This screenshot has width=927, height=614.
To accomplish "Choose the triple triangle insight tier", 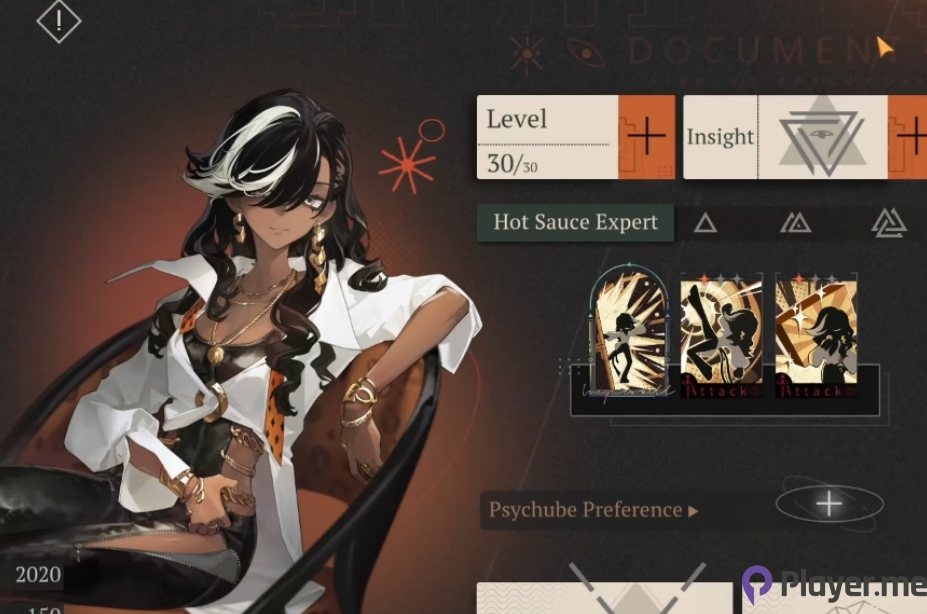I will tap(888, 223).
